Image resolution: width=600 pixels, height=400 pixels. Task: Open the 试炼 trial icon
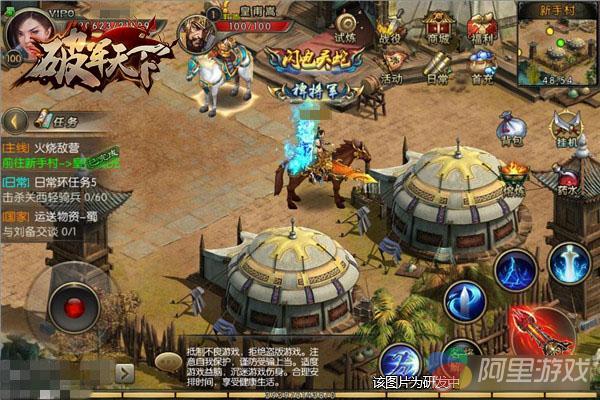[x=348, y=25]
